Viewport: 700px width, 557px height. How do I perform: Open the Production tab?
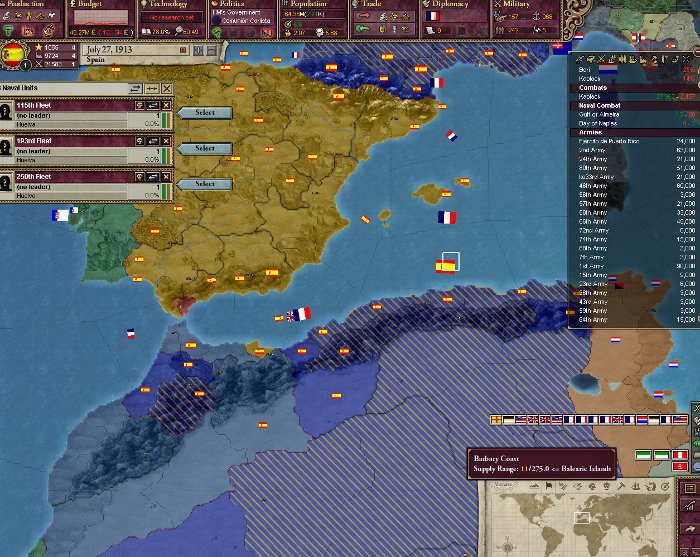tap(29, 5)
